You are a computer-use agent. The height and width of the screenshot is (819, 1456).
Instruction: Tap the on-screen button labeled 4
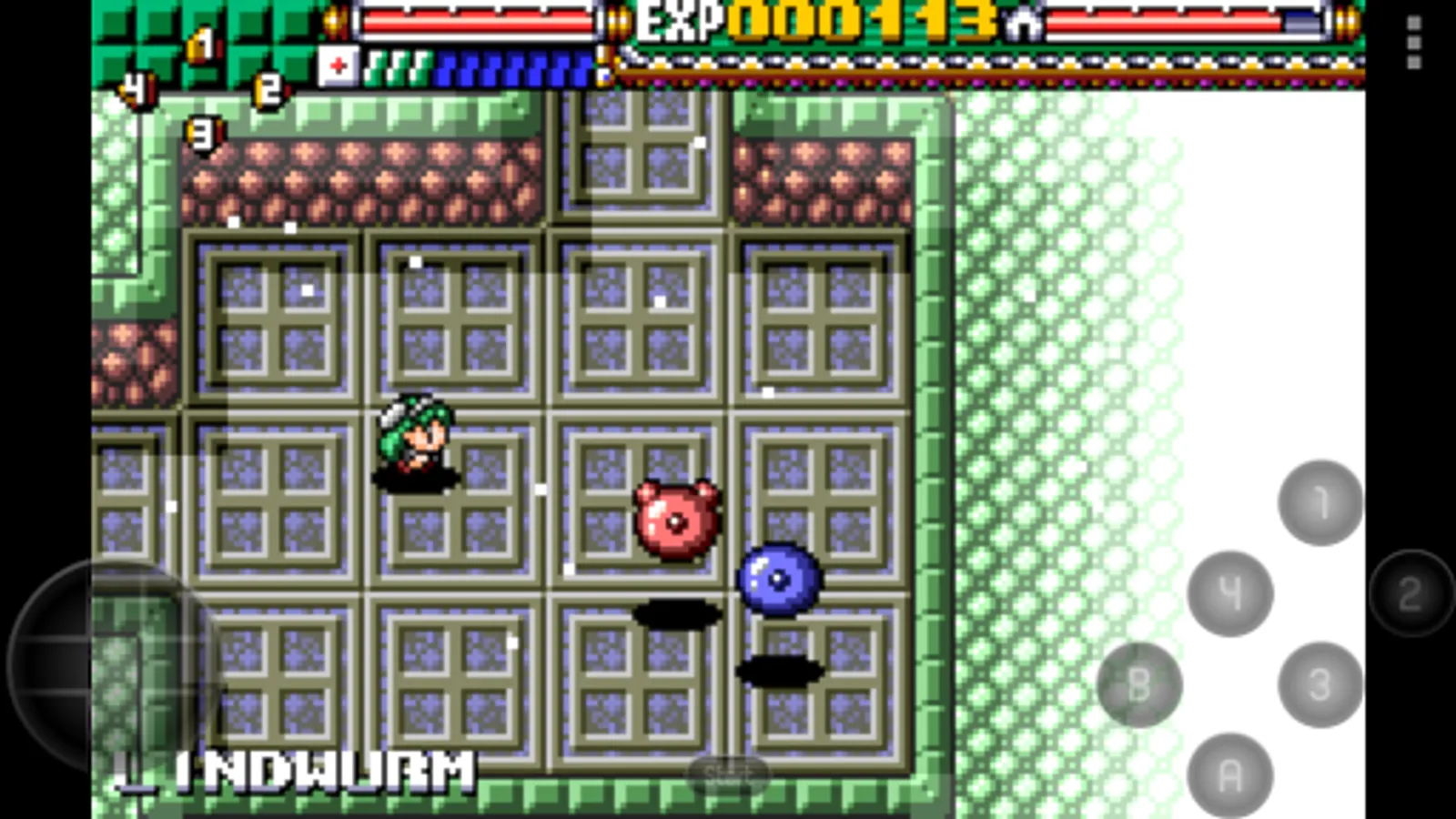coord(1230,594)
